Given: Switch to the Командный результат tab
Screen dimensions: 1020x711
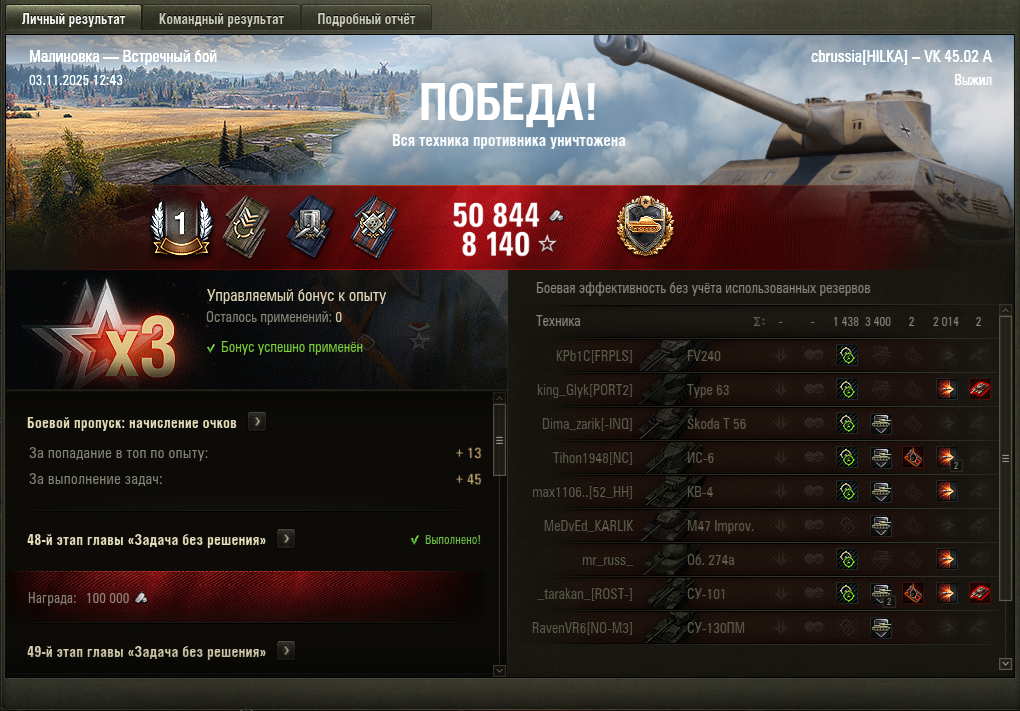Looking at the screenshot, I should tap(221, 19).
